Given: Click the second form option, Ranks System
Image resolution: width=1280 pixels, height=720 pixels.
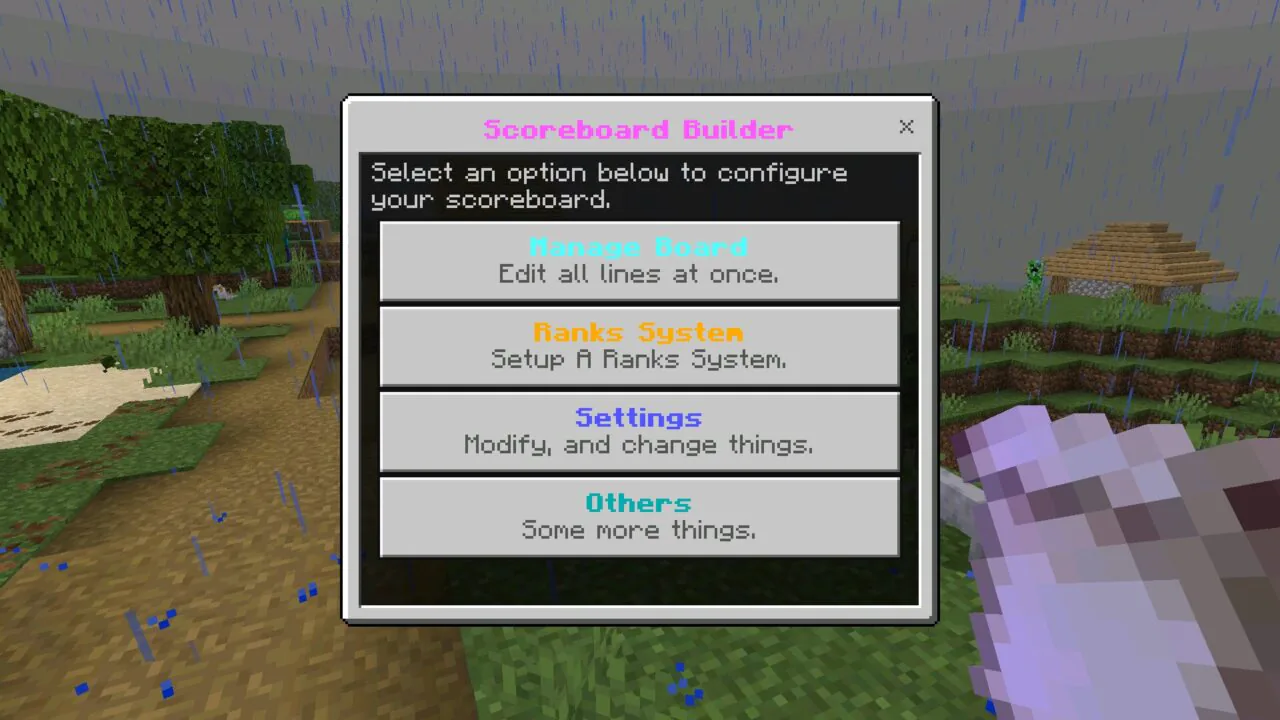Looking at the screenshot, I should pyautogui.click(x=639, y=346).
